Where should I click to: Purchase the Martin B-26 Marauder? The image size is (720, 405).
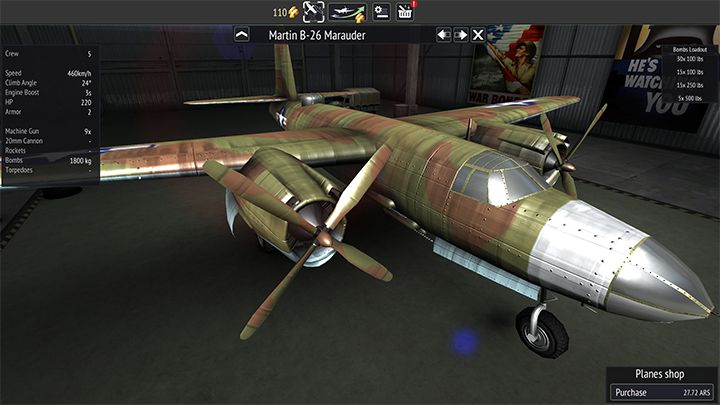point(661,393)
